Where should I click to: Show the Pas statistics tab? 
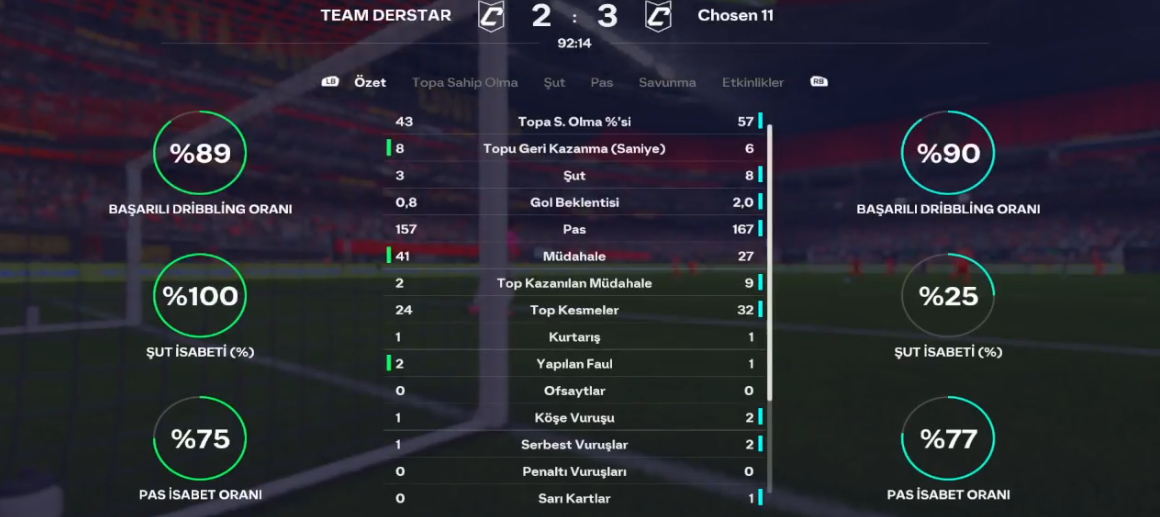[602, 83]
